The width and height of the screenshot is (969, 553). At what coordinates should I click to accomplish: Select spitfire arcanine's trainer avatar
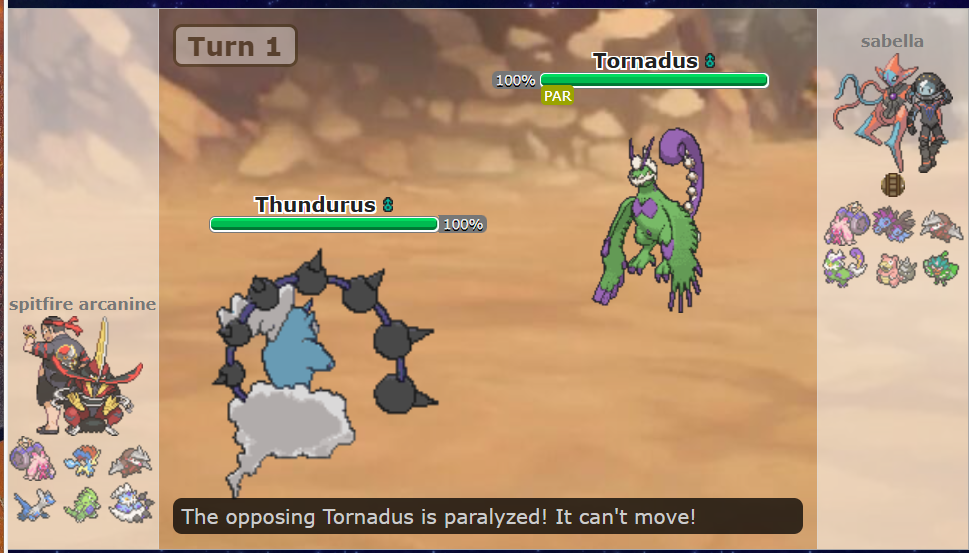point(80,377)
